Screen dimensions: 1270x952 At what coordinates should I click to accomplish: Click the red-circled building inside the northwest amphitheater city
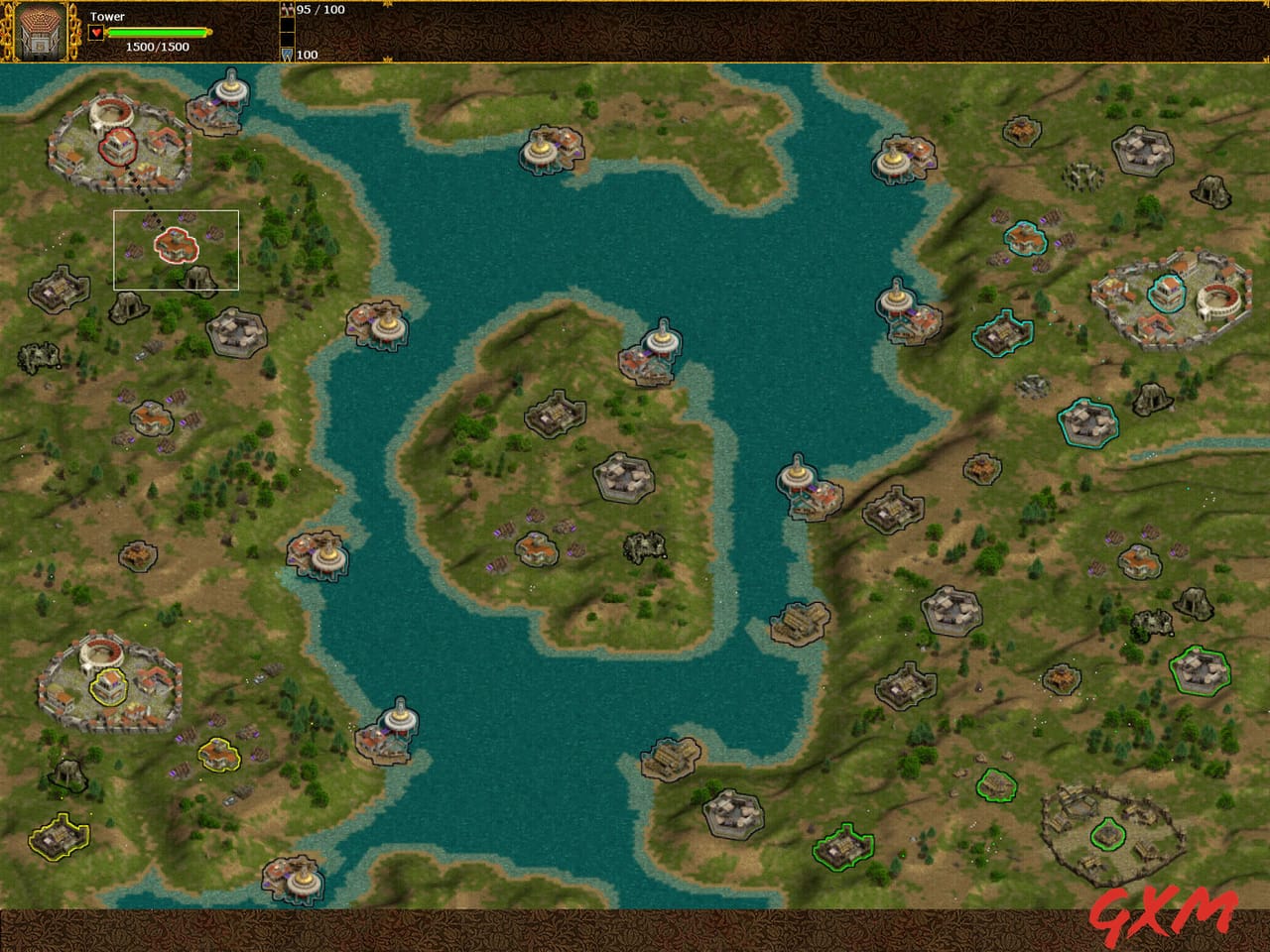pos(116,147)
